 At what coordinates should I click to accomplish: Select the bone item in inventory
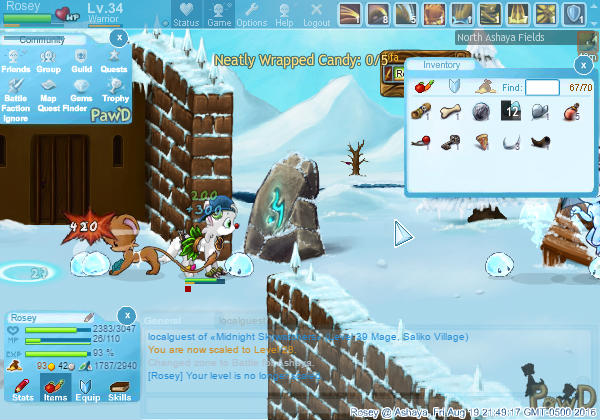[450, 111]
